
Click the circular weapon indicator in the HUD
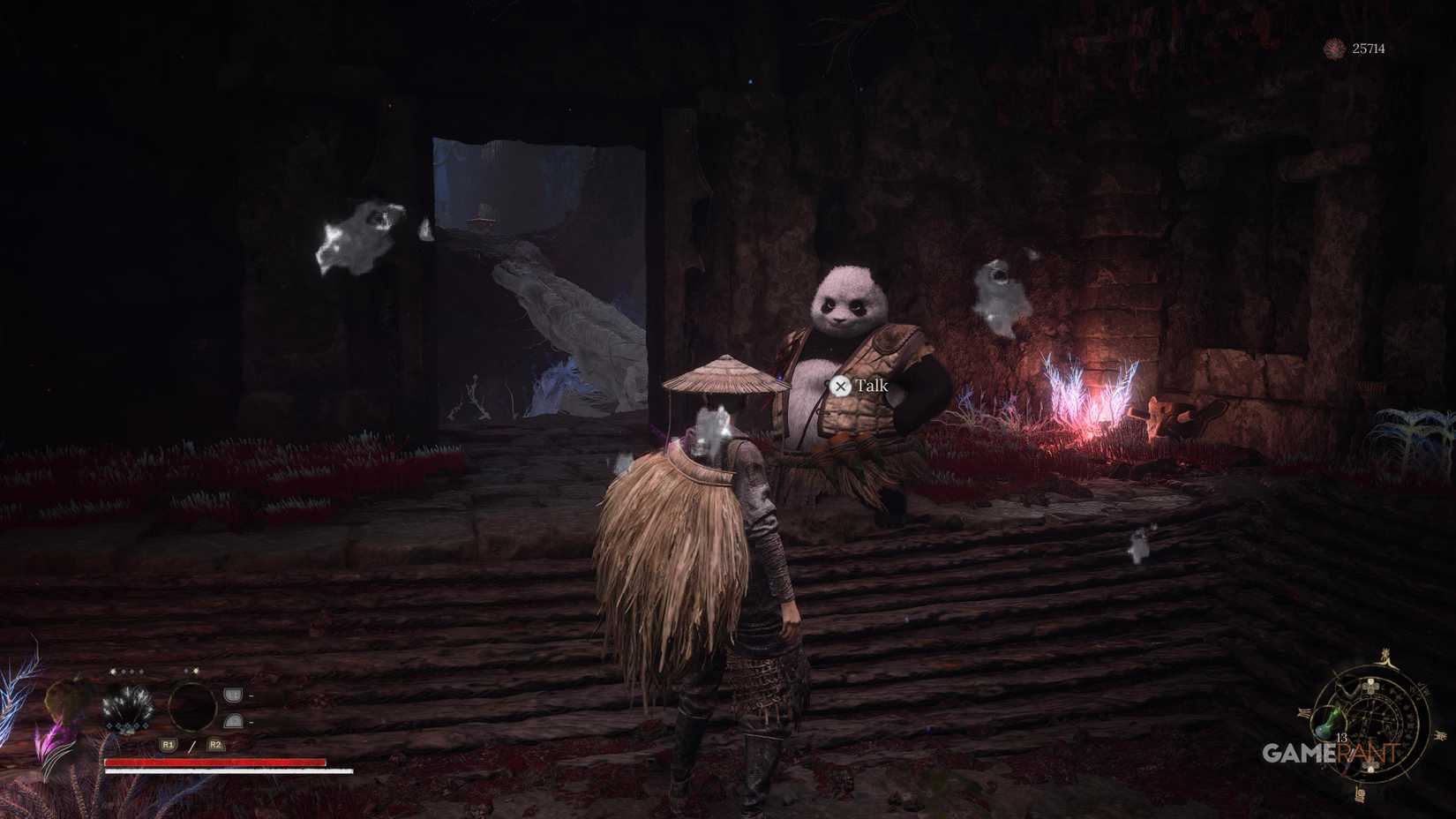[193, 707]
